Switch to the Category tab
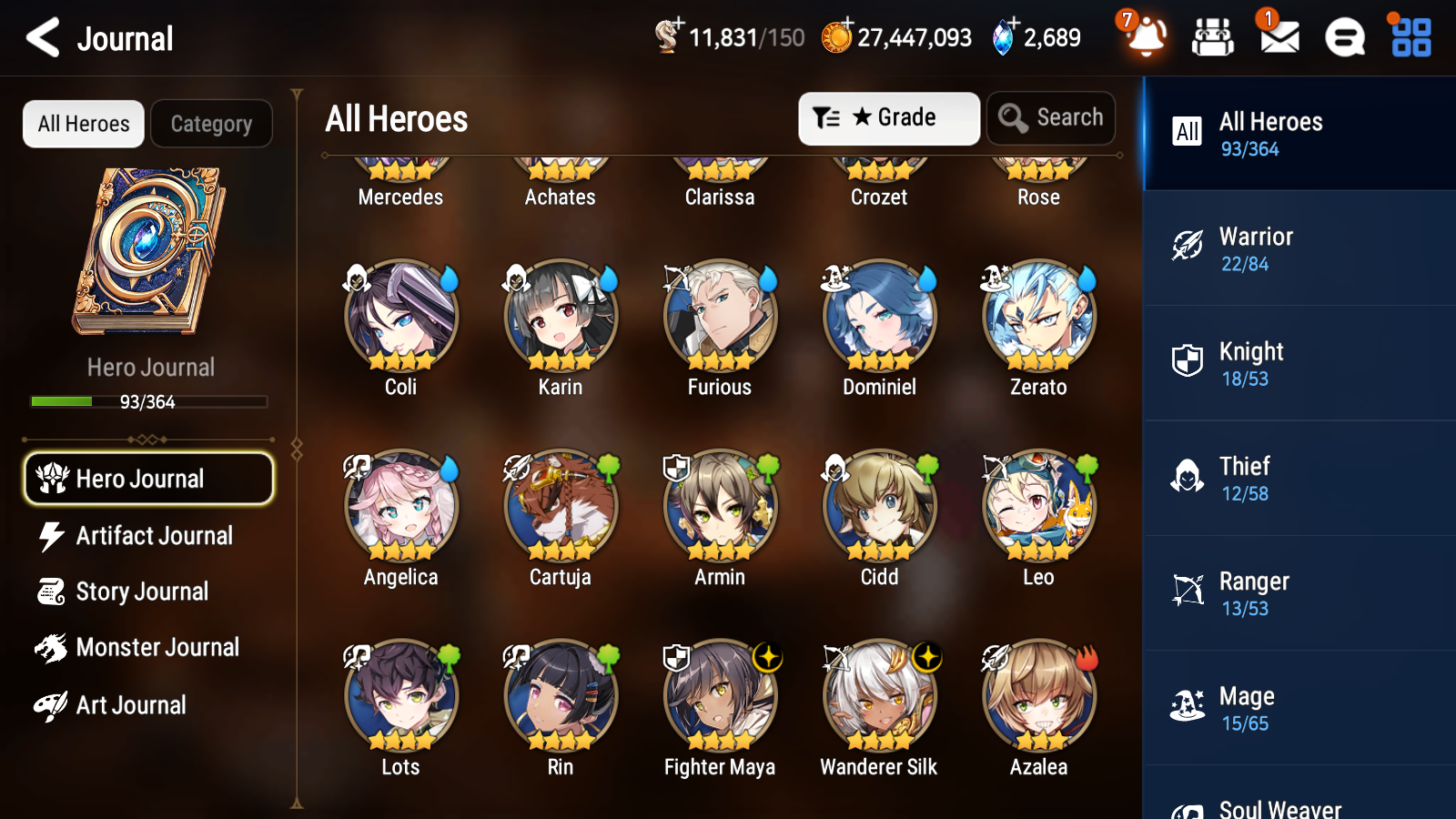The height and width of the screenshot is (819, 1456). coord(211,124)
